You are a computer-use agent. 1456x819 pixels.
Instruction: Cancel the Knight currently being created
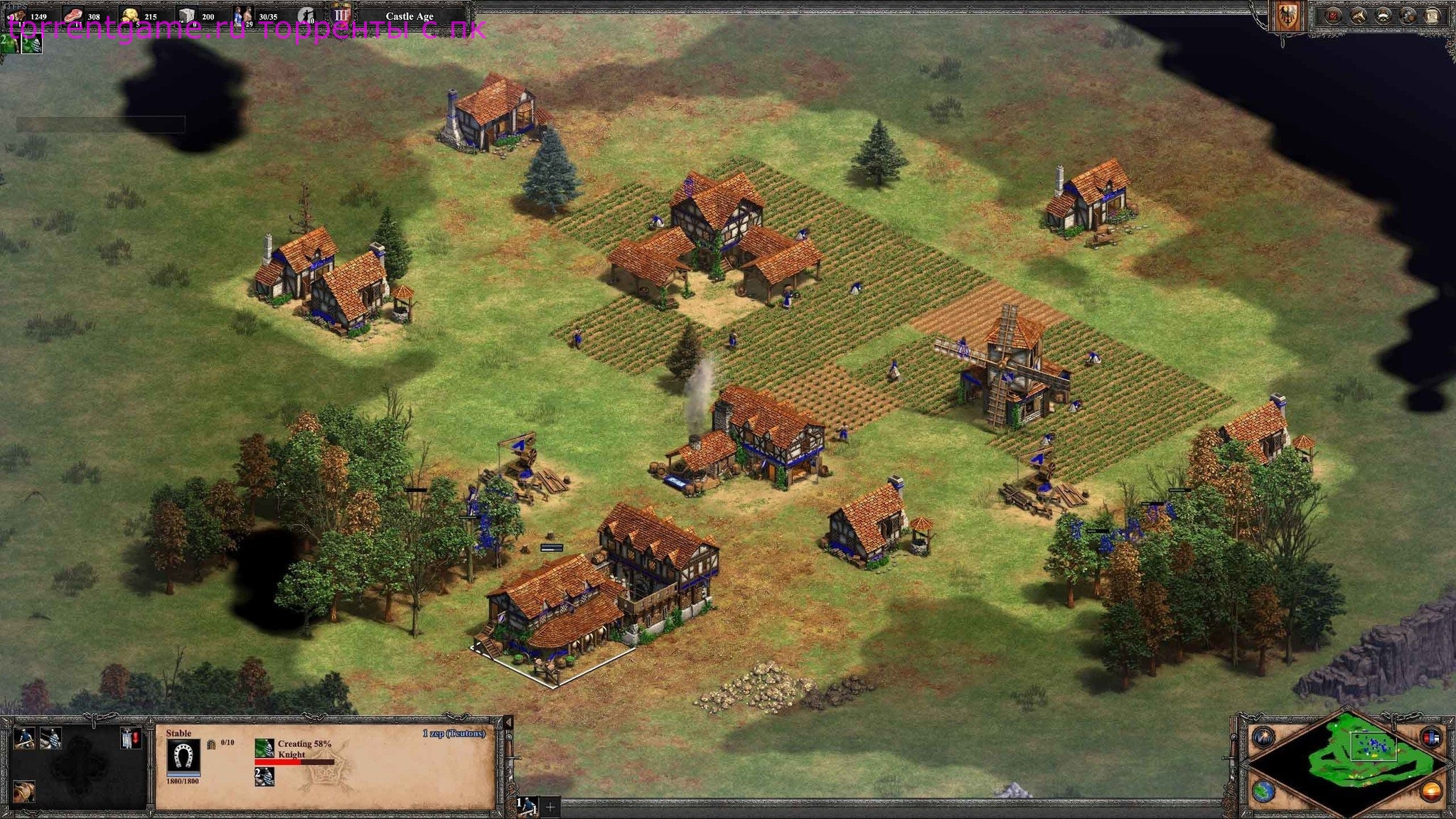pos(264,748)
